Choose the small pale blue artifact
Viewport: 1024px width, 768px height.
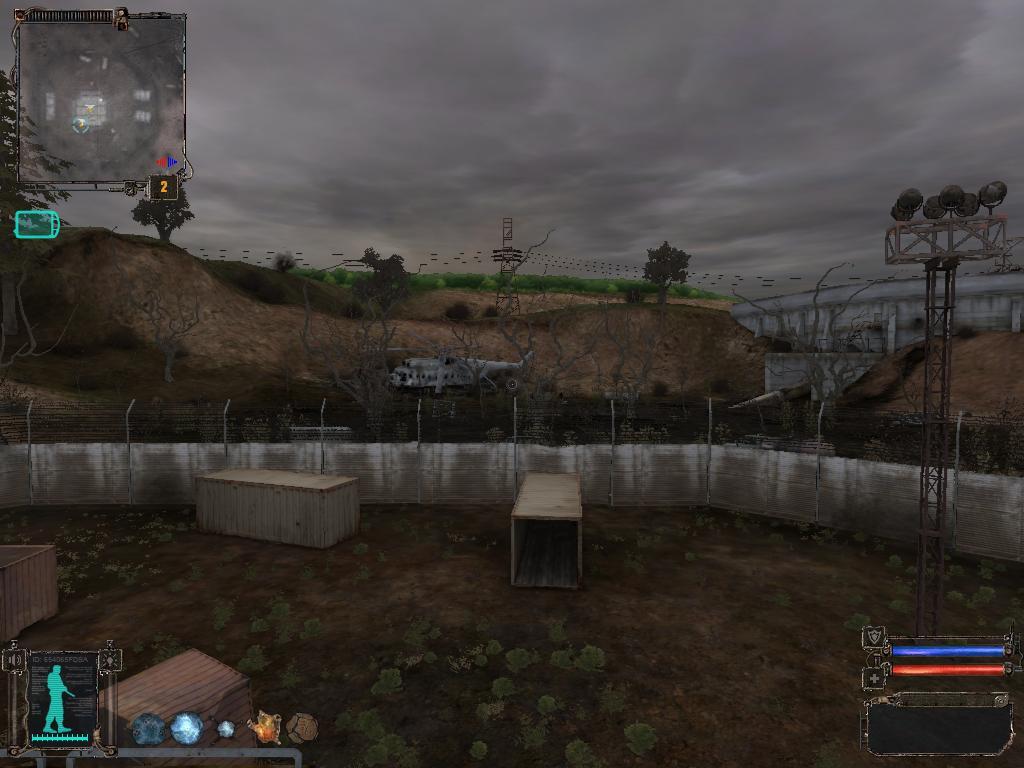click(227, 729)
